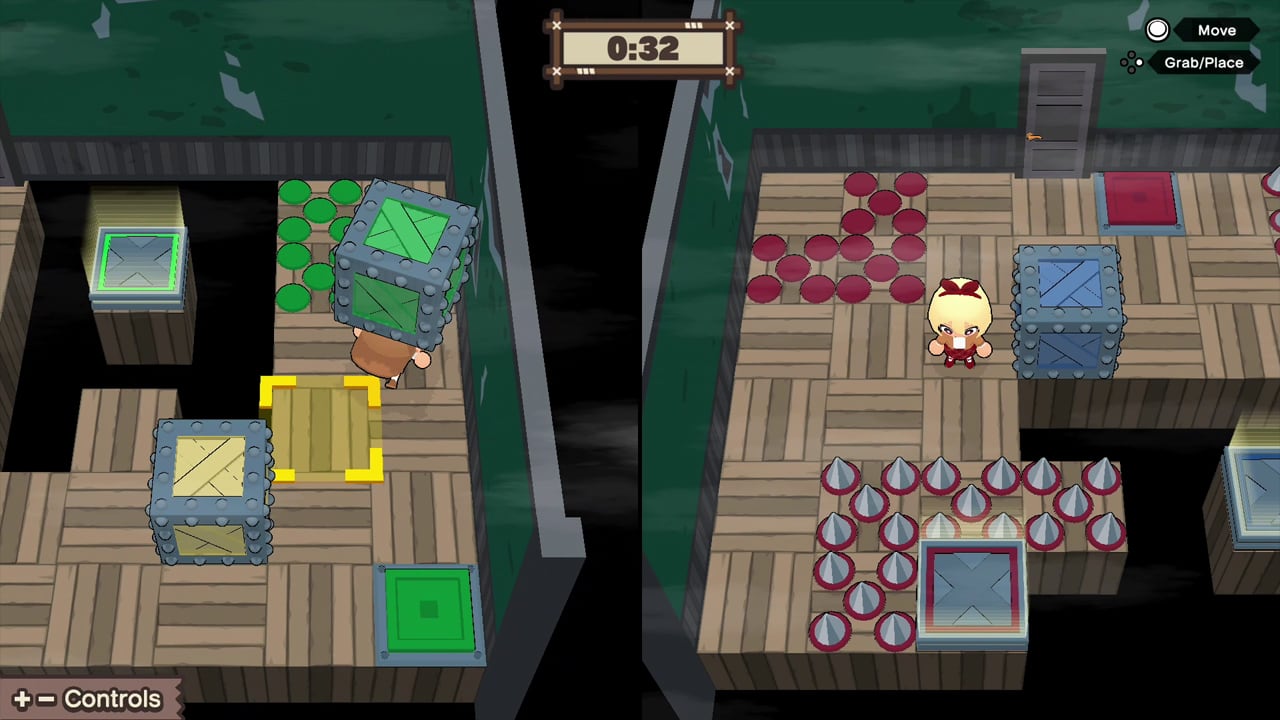The height and width of the screenshot is (720, 1280).
Task: Click the Move circle button indicator
Action: pos(1157,30)
